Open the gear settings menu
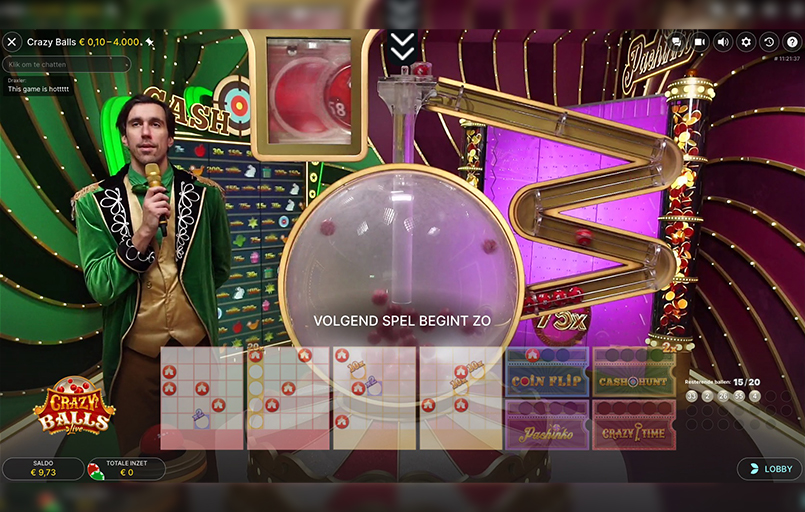Viewport: 805px width, 512px height. click(745, 42)
